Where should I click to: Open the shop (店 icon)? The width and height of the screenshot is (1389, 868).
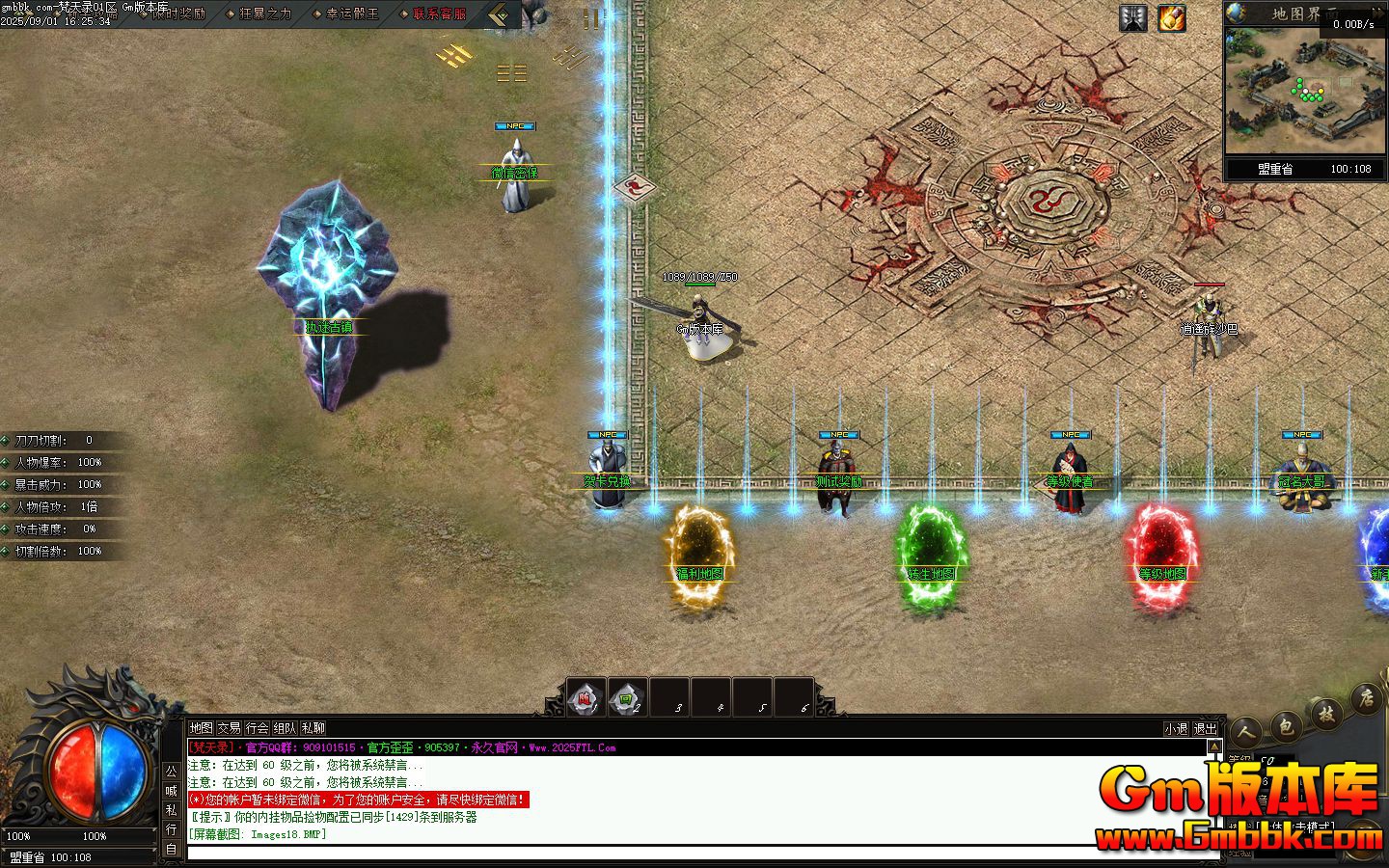click(x=1368, y=698)
